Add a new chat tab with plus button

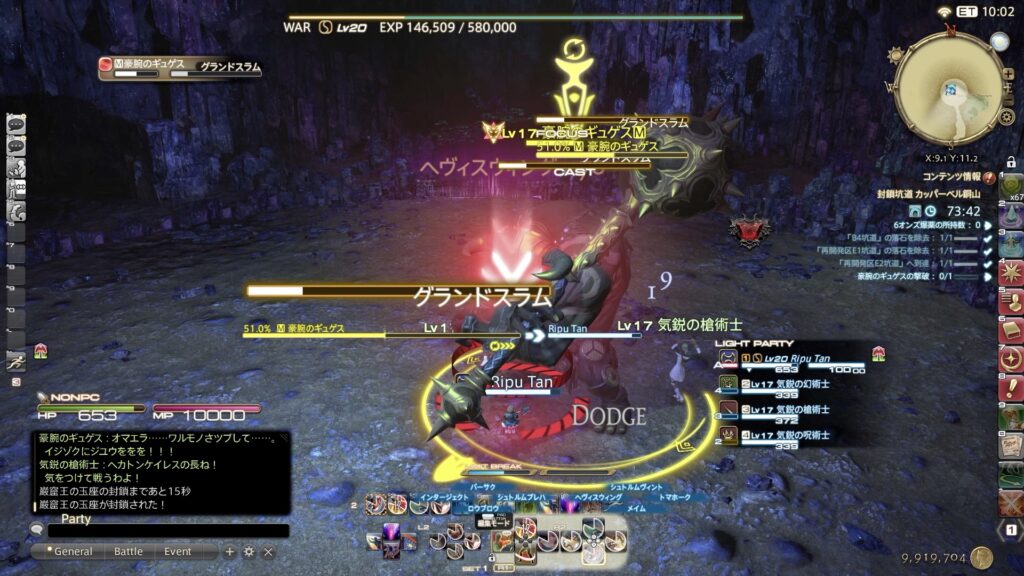point(230,551)
